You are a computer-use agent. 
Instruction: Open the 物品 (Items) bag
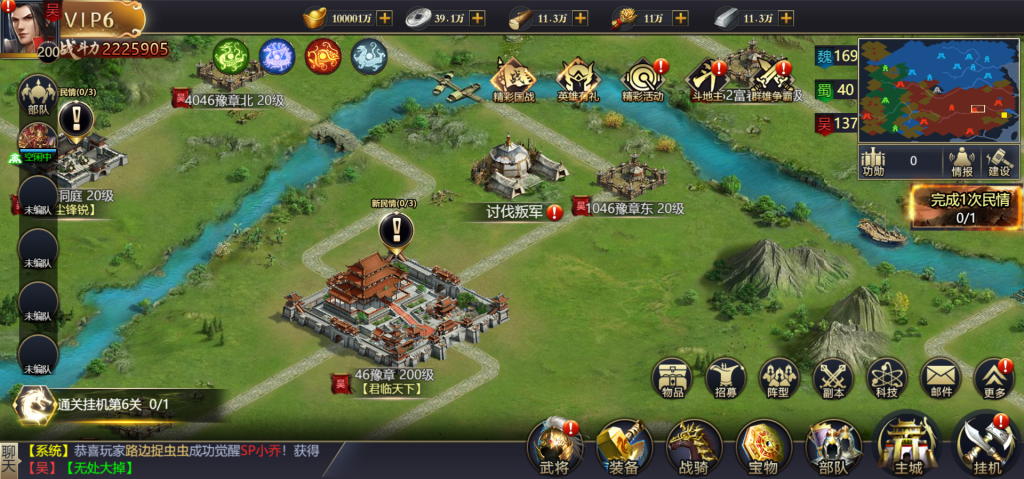[672, 380]
